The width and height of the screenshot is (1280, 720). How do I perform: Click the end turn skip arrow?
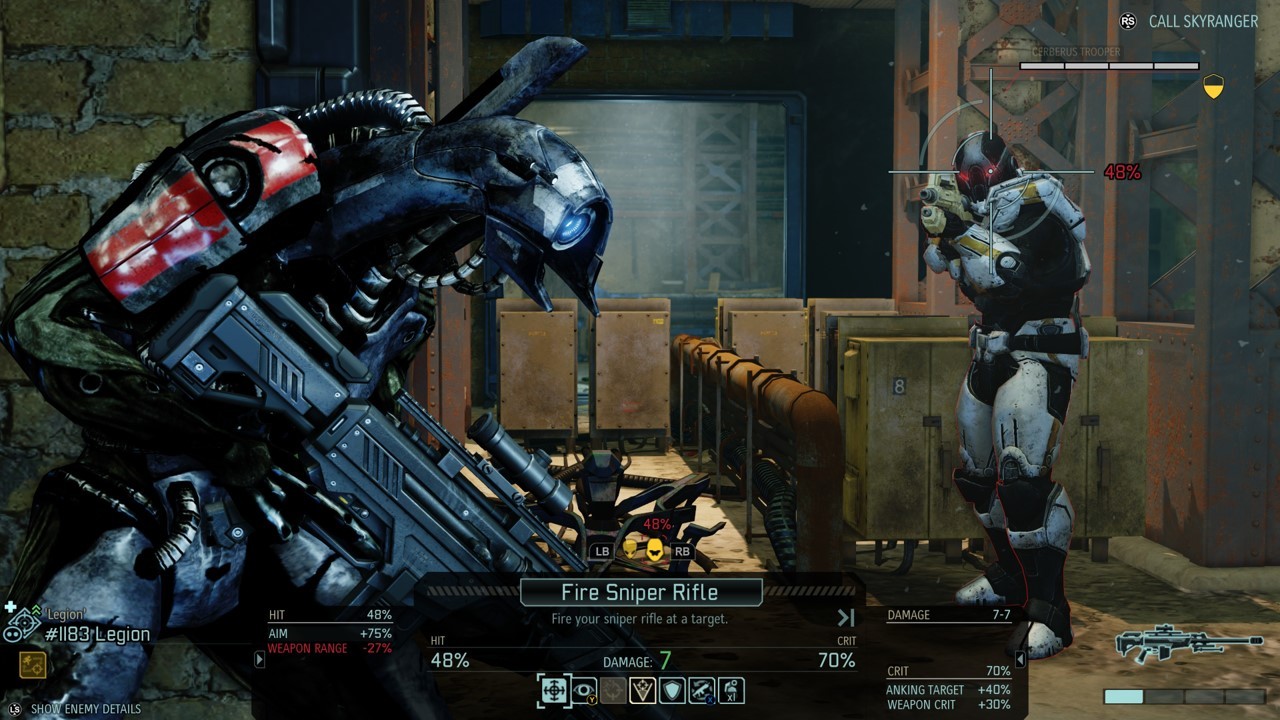coord(846,618)
